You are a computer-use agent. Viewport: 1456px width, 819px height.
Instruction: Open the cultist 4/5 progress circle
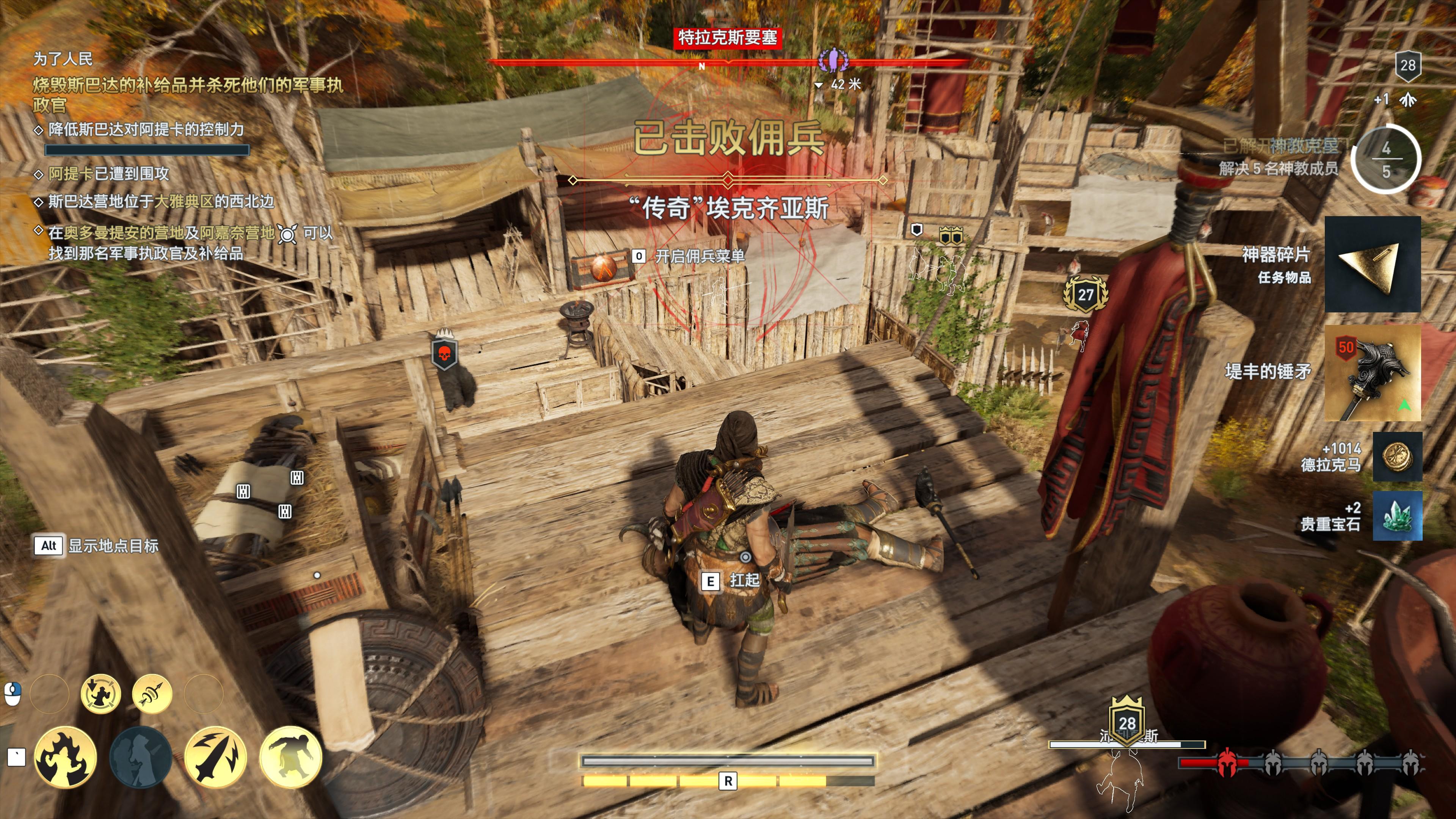[1385, 159]
